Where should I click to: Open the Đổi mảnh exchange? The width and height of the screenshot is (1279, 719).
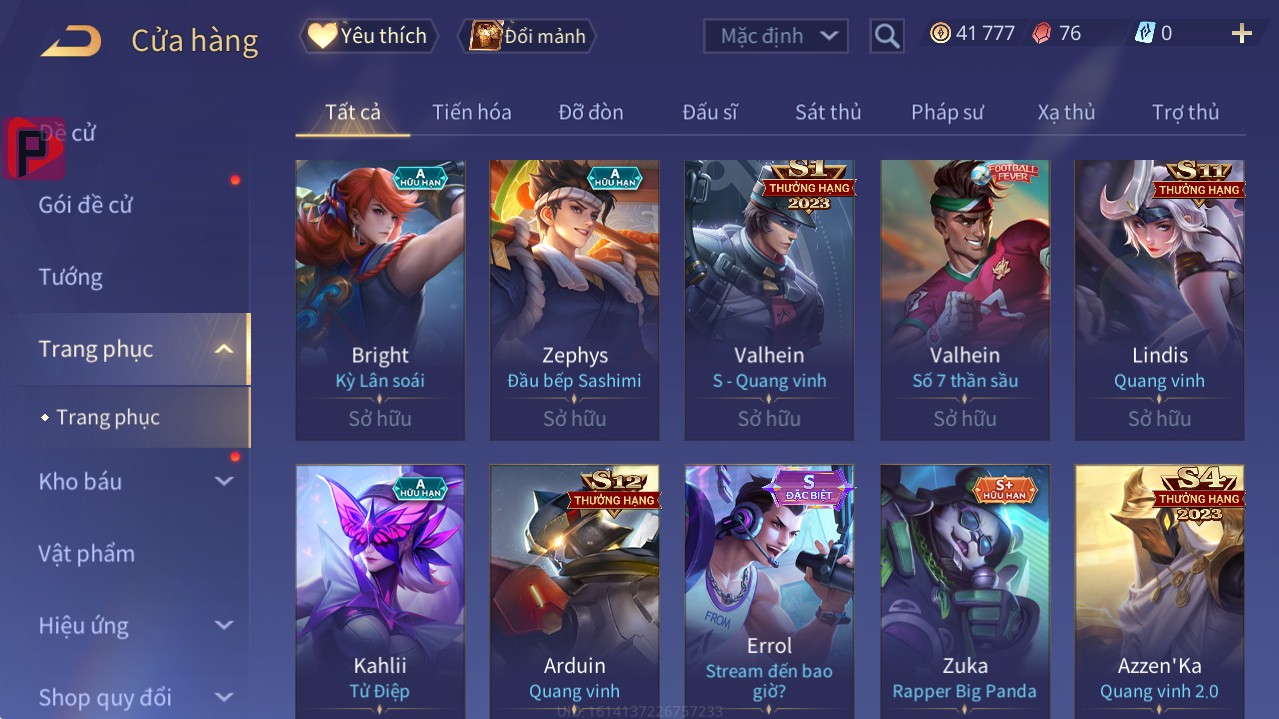tap(527, 36)
